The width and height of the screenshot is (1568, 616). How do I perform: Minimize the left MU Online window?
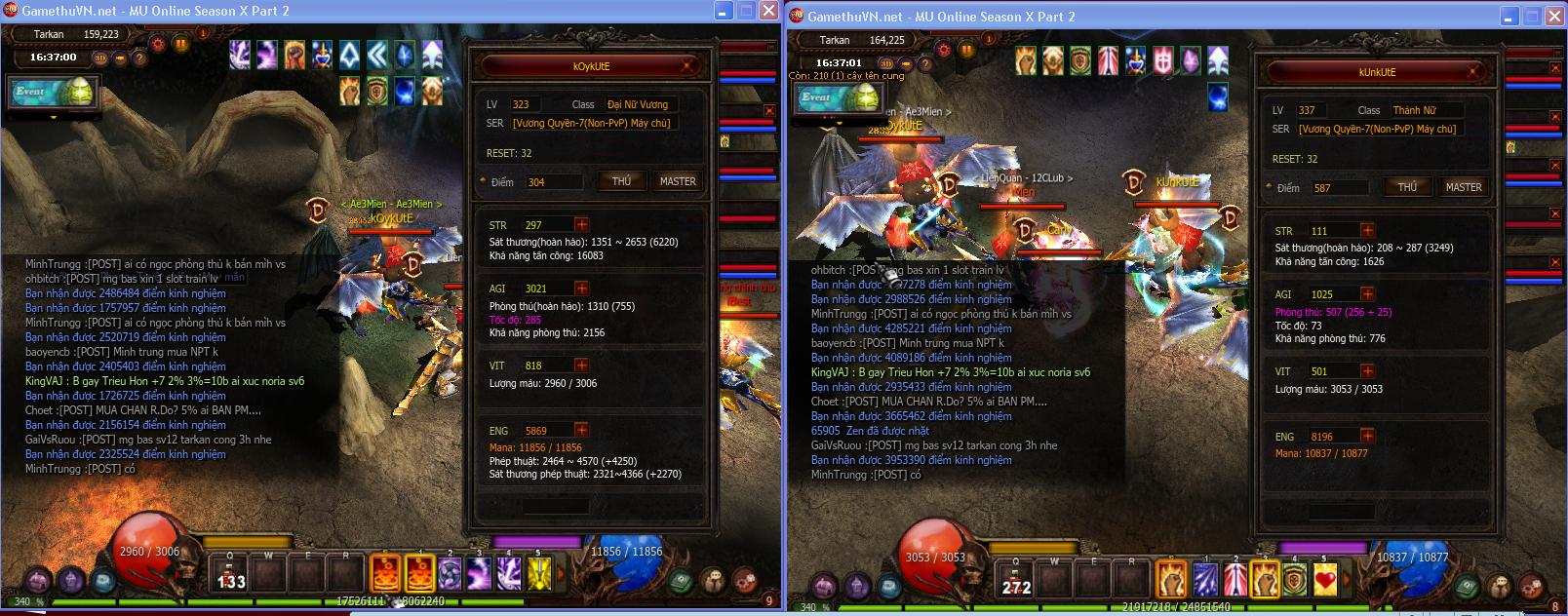pos(724,11)
